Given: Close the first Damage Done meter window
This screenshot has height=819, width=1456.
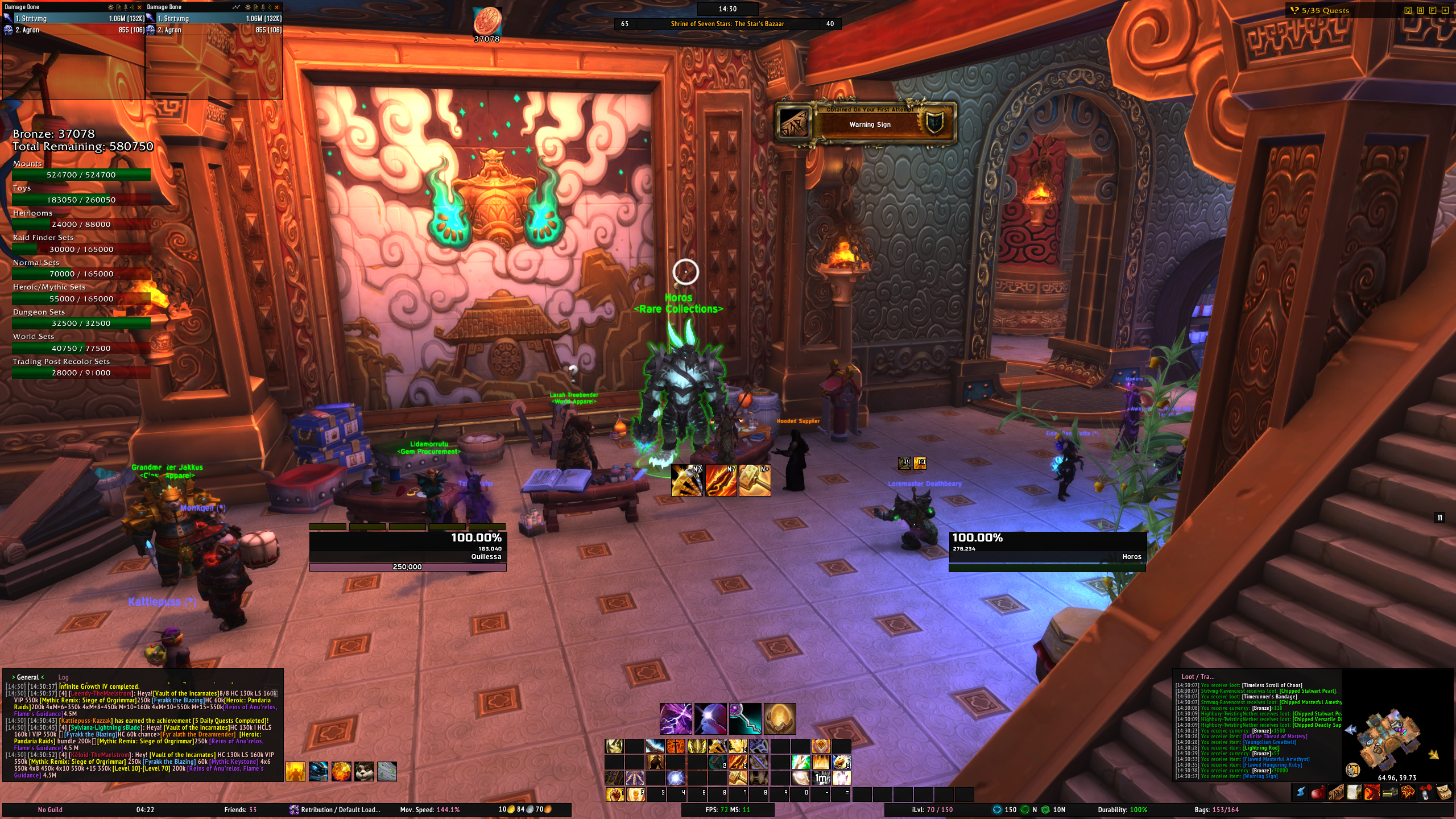Looking at the screenshot, I should pyautogui.click(x=139, y=7).
